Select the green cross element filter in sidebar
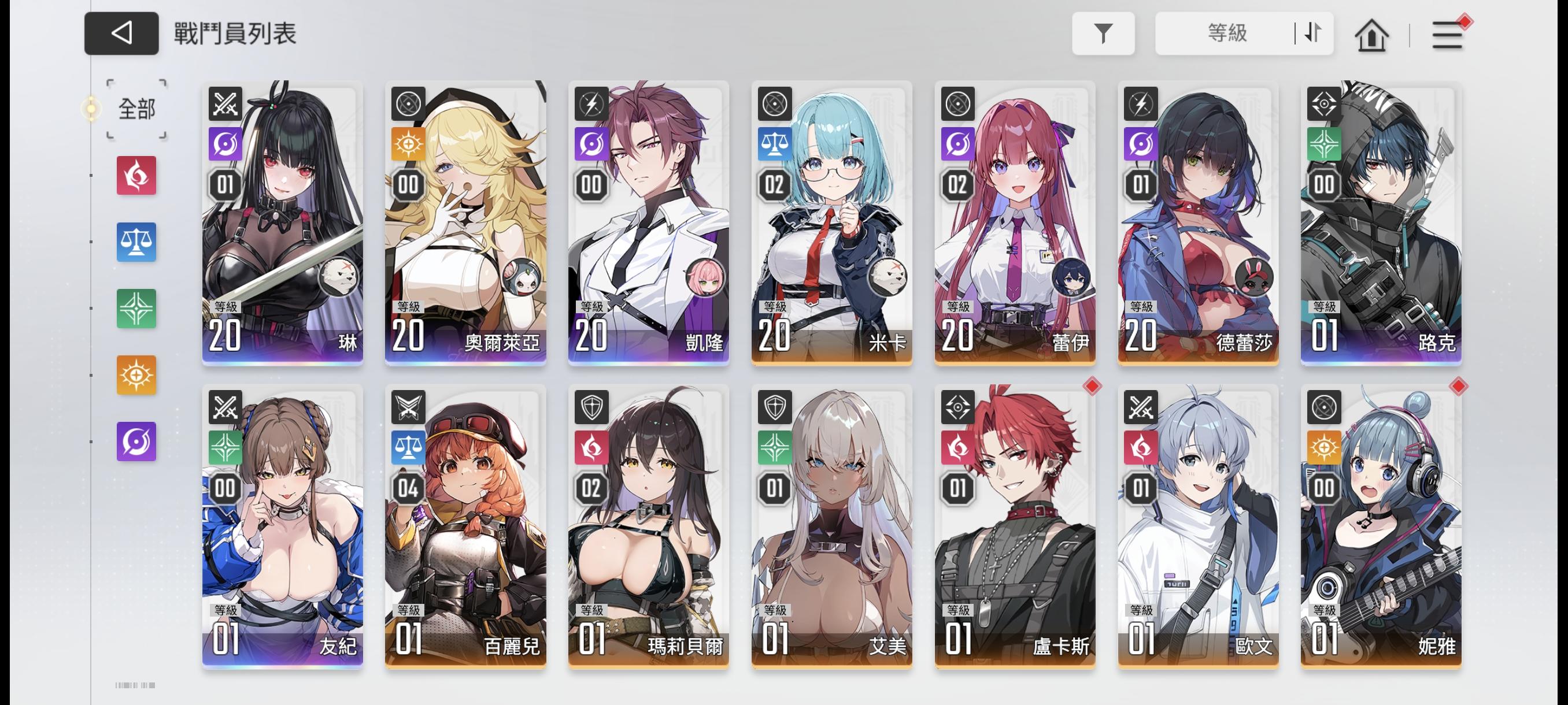Screen dimensions: 1568x705 pyautogui.click(x=136, y=310)
